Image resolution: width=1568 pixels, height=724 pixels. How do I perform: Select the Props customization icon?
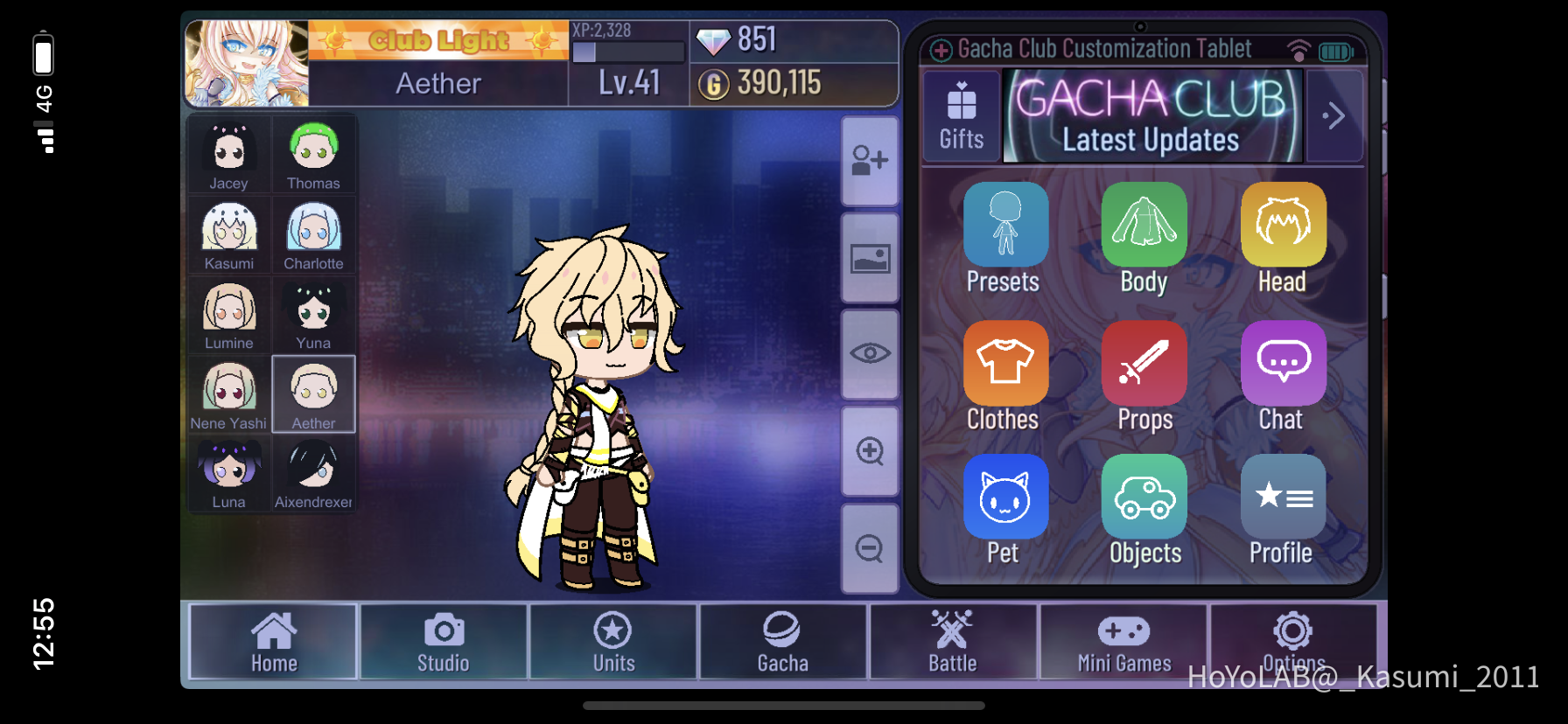(1144, 362)
